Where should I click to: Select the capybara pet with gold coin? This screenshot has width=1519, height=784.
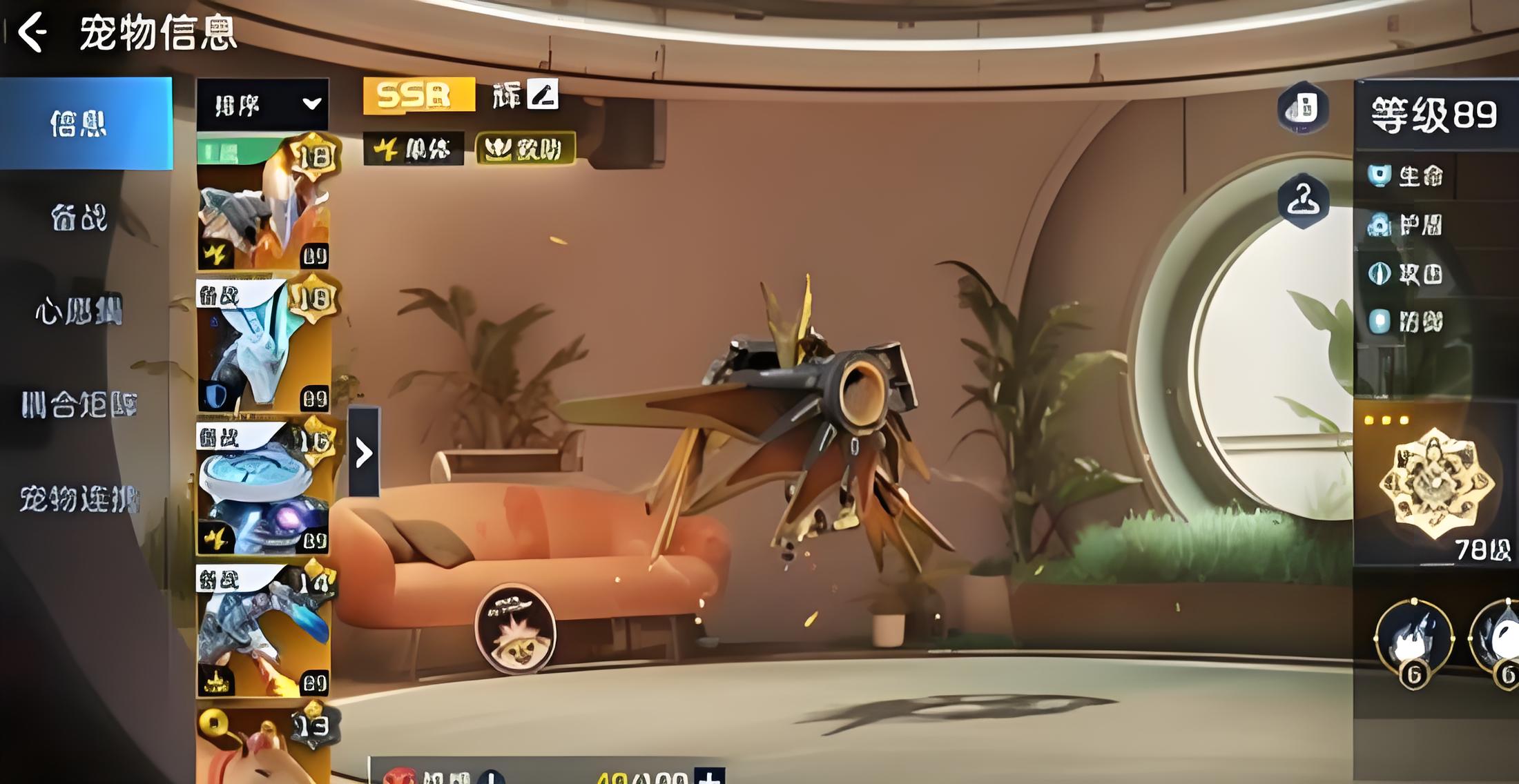pyautogui.click(x=263, y=747)
